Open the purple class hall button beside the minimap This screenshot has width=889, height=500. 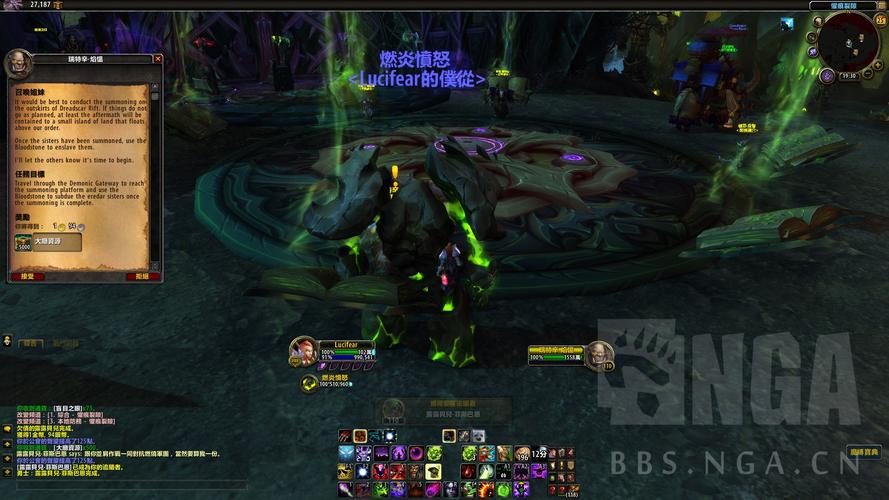[x=827, y=76]
